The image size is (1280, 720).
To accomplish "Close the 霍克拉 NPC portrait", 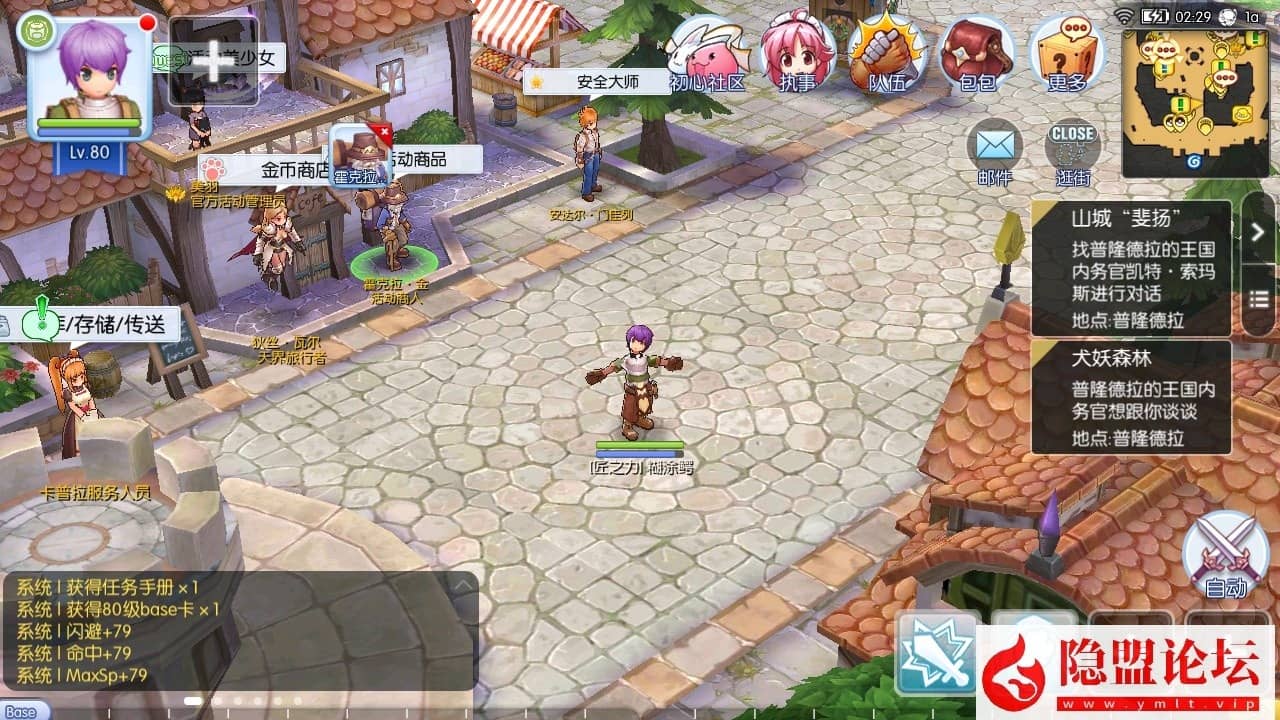I will pyautogui.click(x=381, y=132).
